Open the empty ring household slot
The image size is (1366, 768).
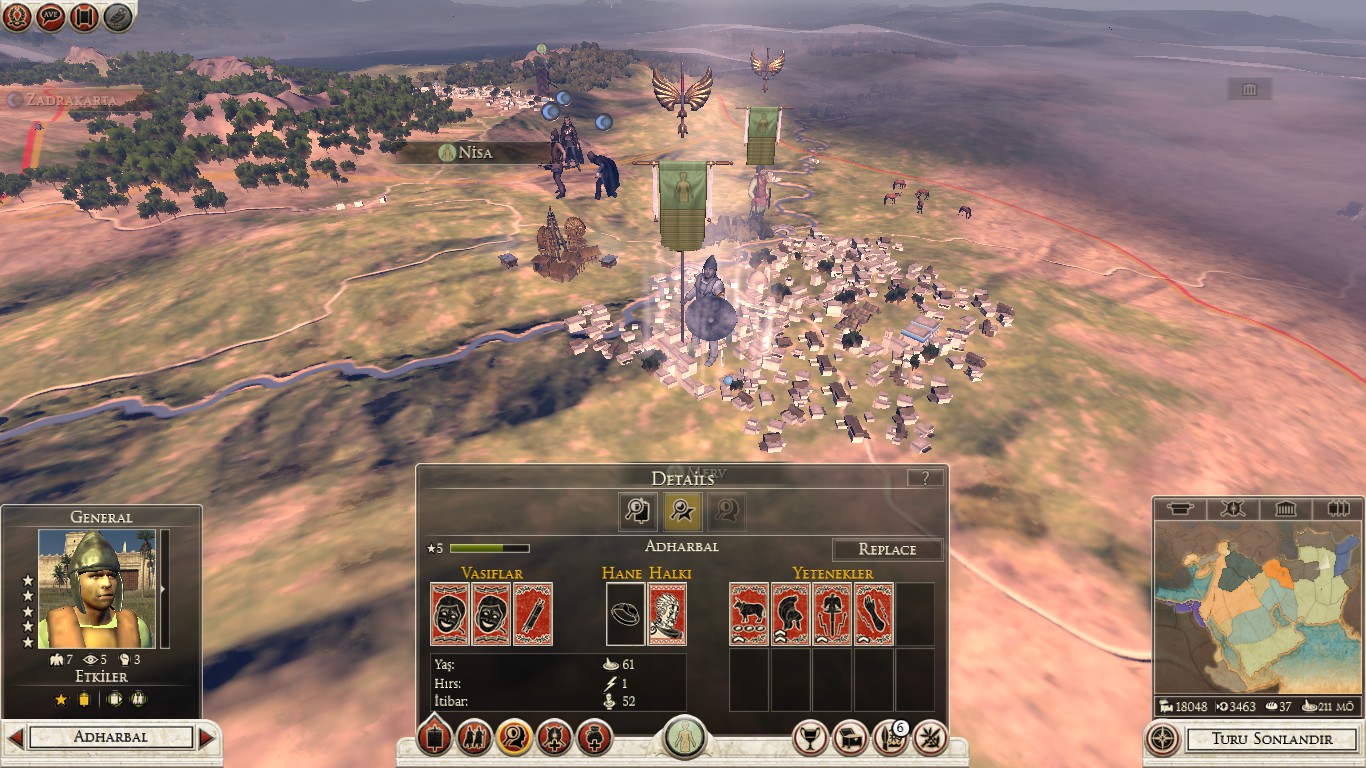tap(626, 614)
